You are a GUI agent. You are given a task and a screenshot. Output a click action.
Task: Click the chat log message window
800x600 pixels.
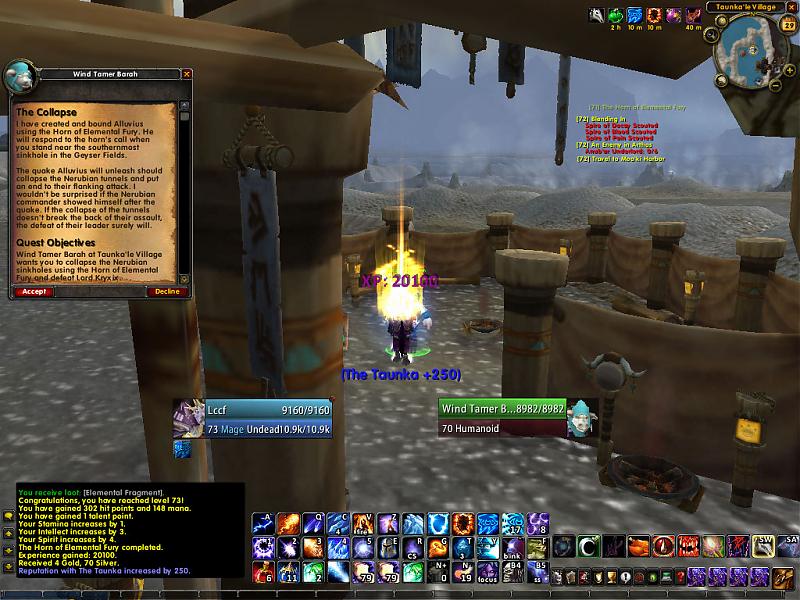pyautogui.click(x=130, y=530)
